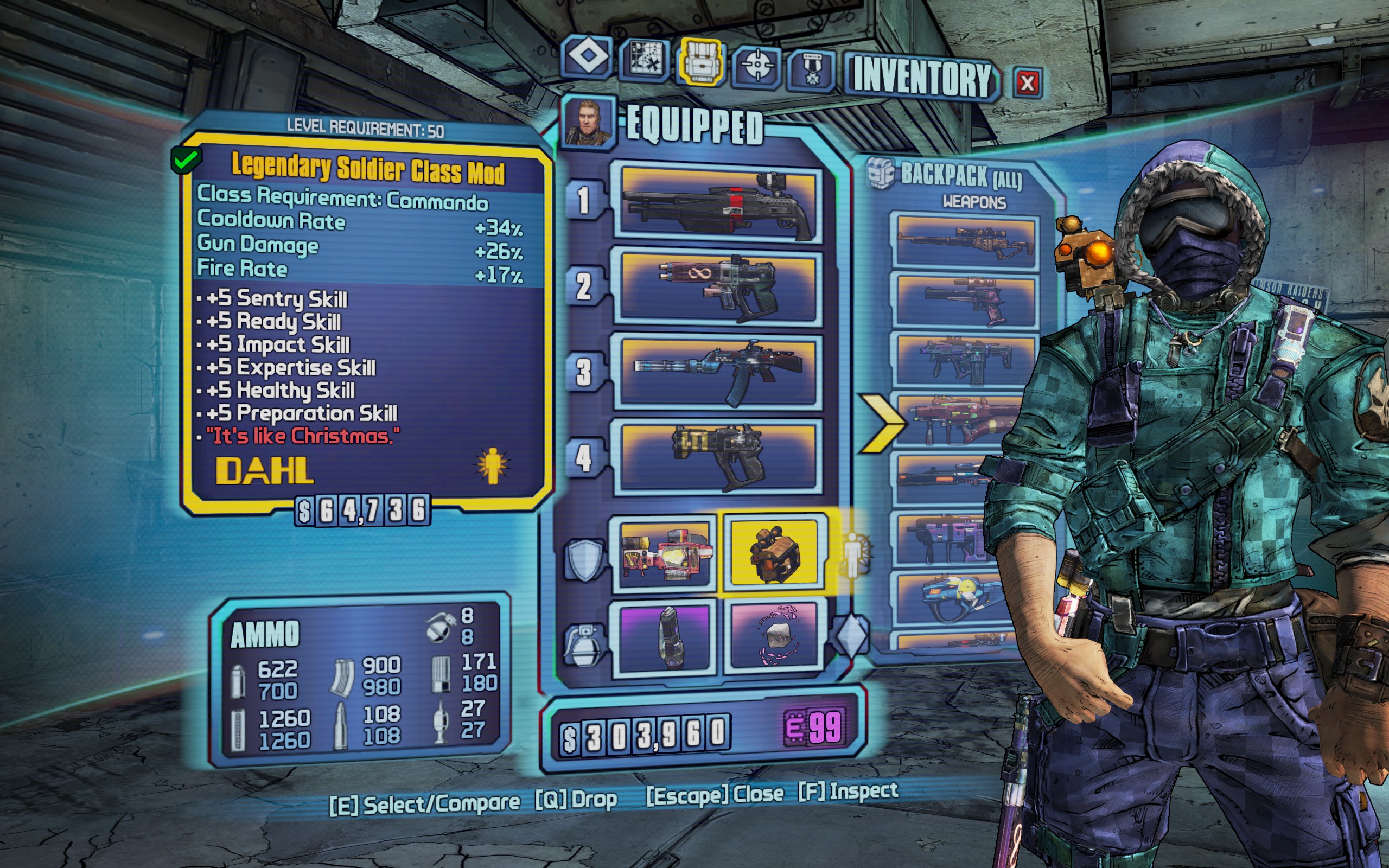Select the equipped relic with pink swirl
Screen dimensions: 1389x868
[773, 637]
